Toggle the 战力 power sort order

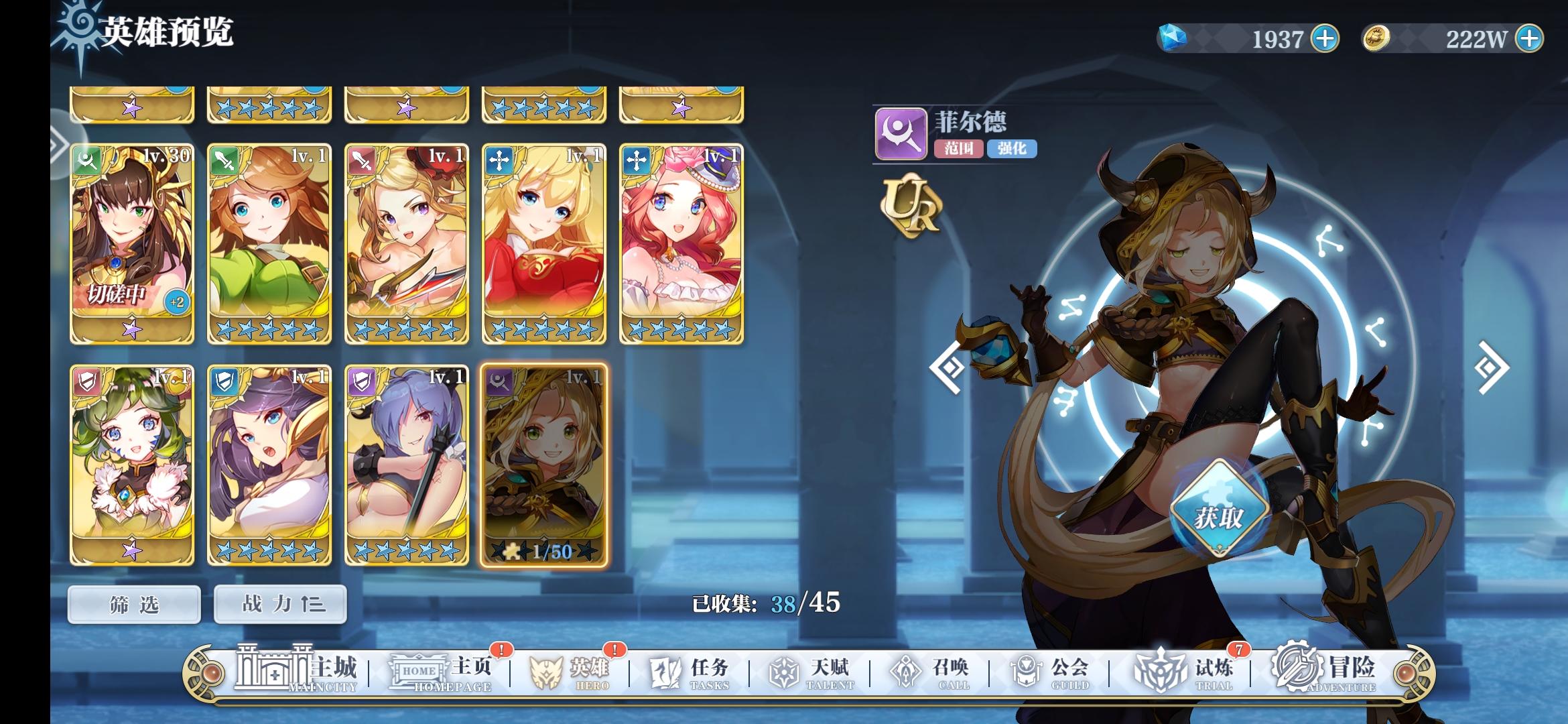coord(279,604)
